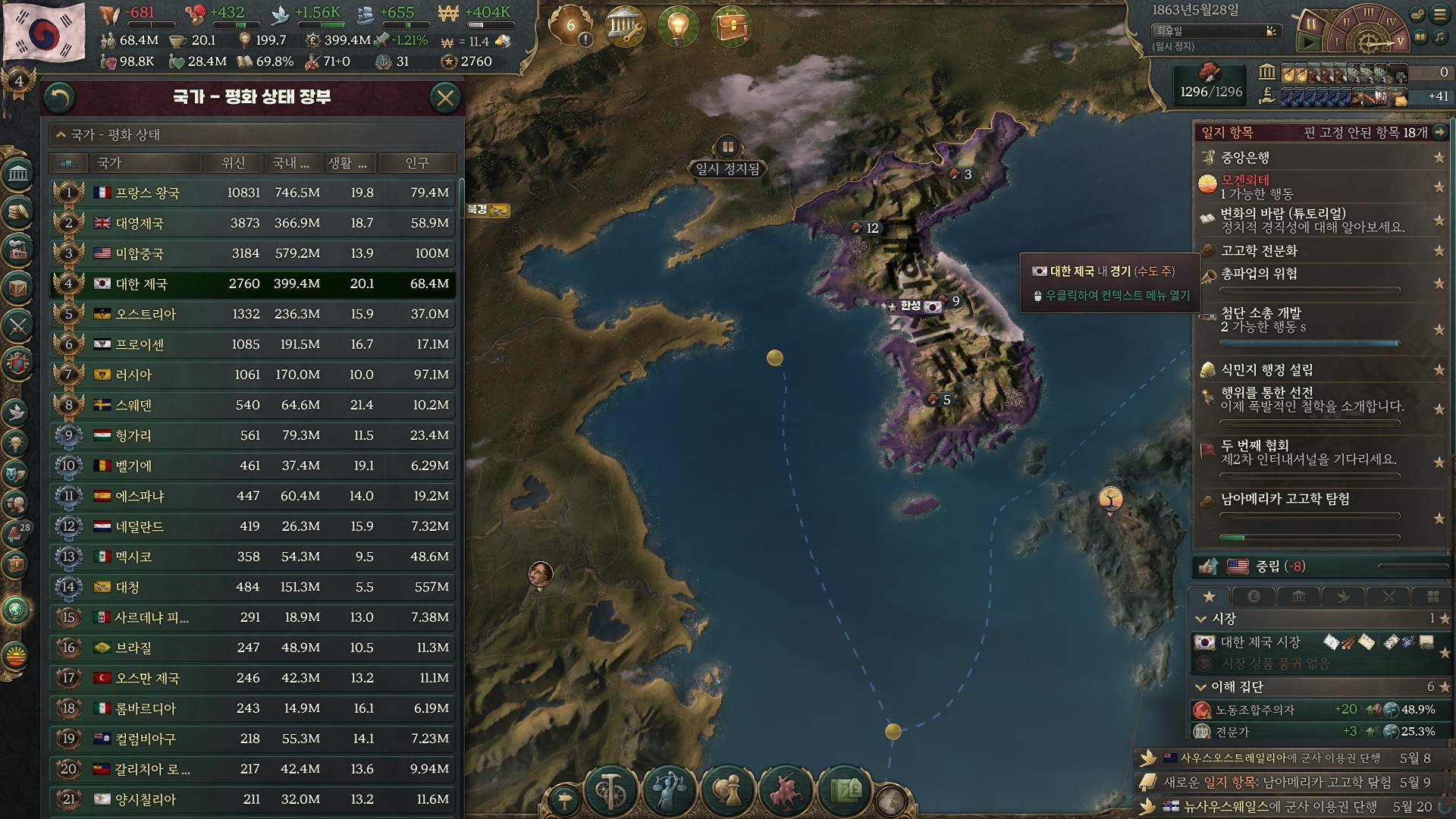Open the government building wrench button
Image resolution: width=1456 pixels, height=819 pixels.
pos(625,27)
